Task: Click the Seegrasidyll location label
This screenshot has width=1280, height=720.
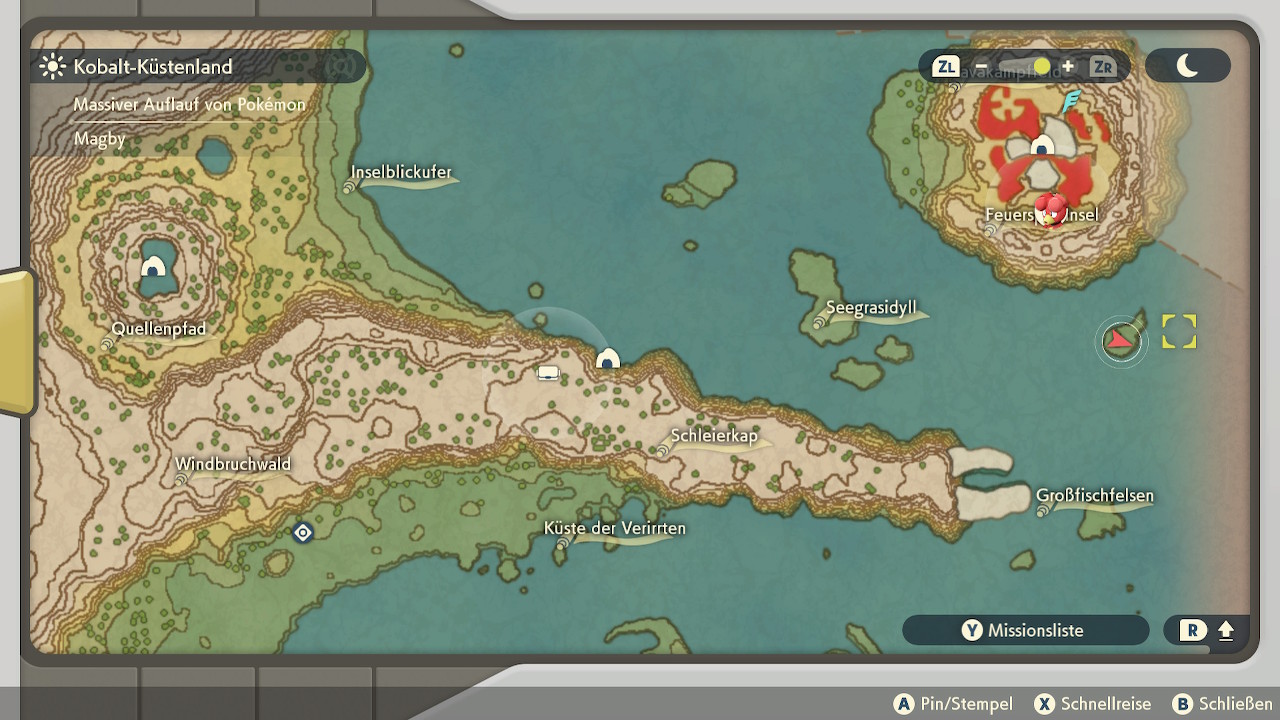Action: (x=871, y=308)
